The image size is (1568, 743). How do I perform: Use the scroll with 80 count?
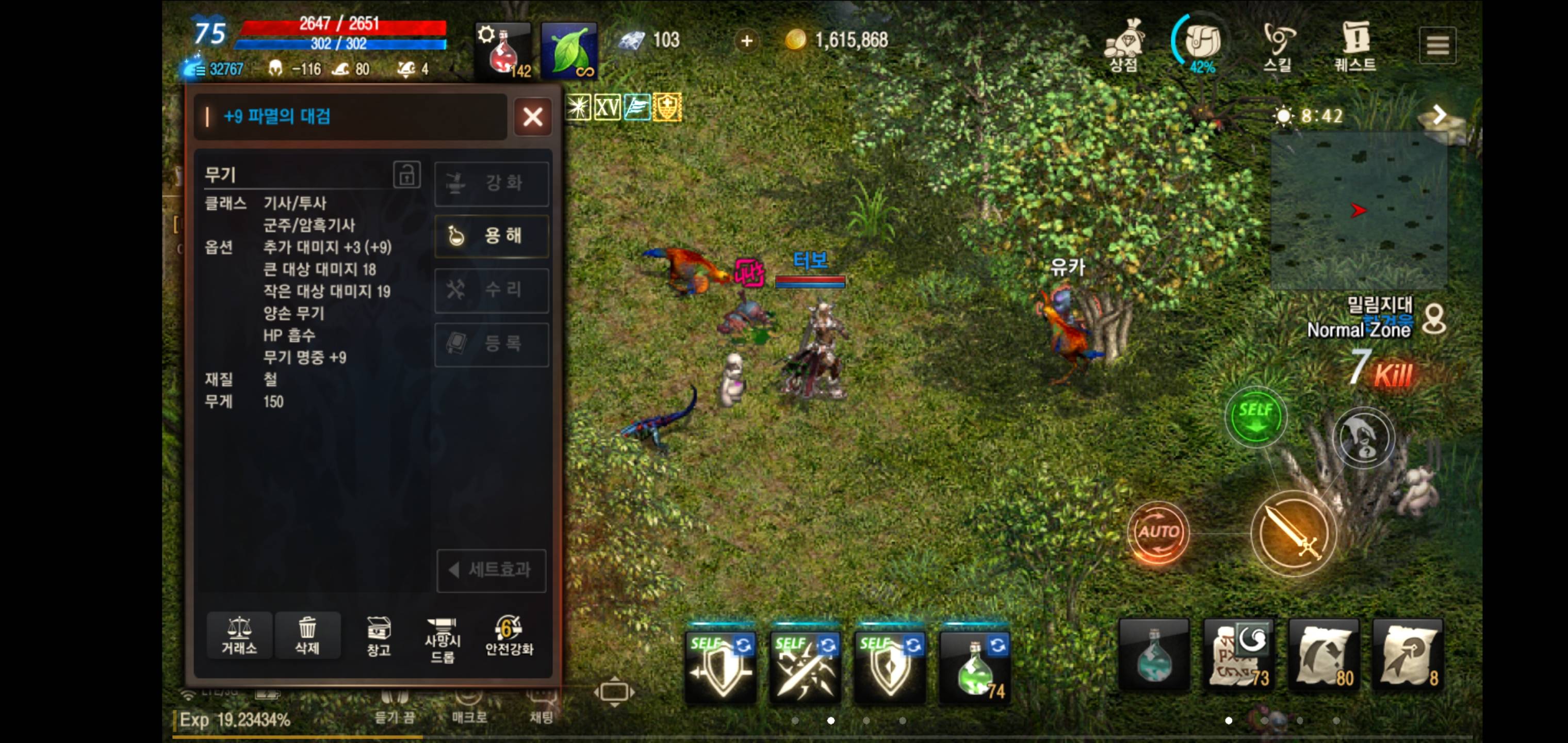1325,655
